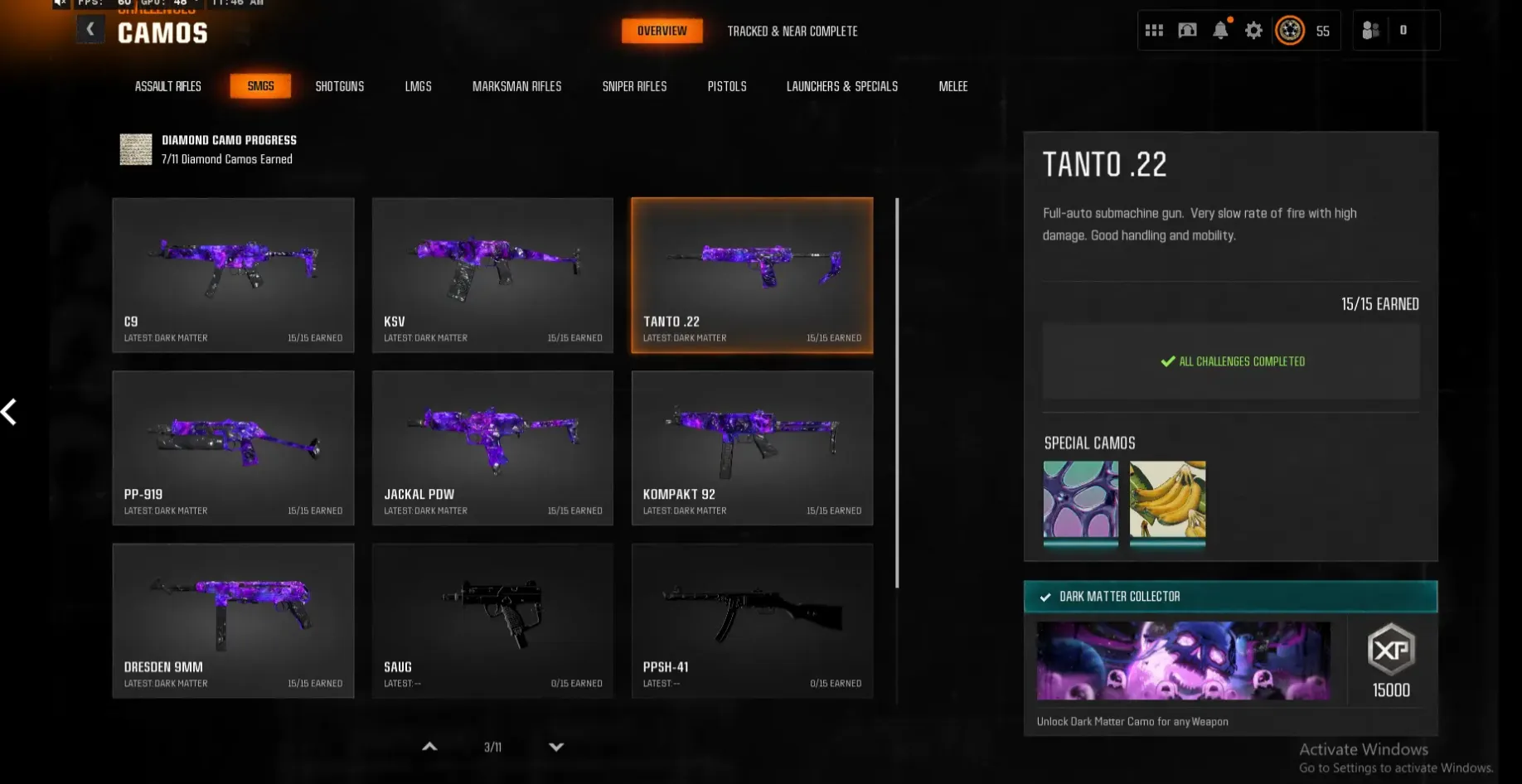Screen dimensions: 1522x784
Task: Open the notifications bell
Action: pos(1219,30)
